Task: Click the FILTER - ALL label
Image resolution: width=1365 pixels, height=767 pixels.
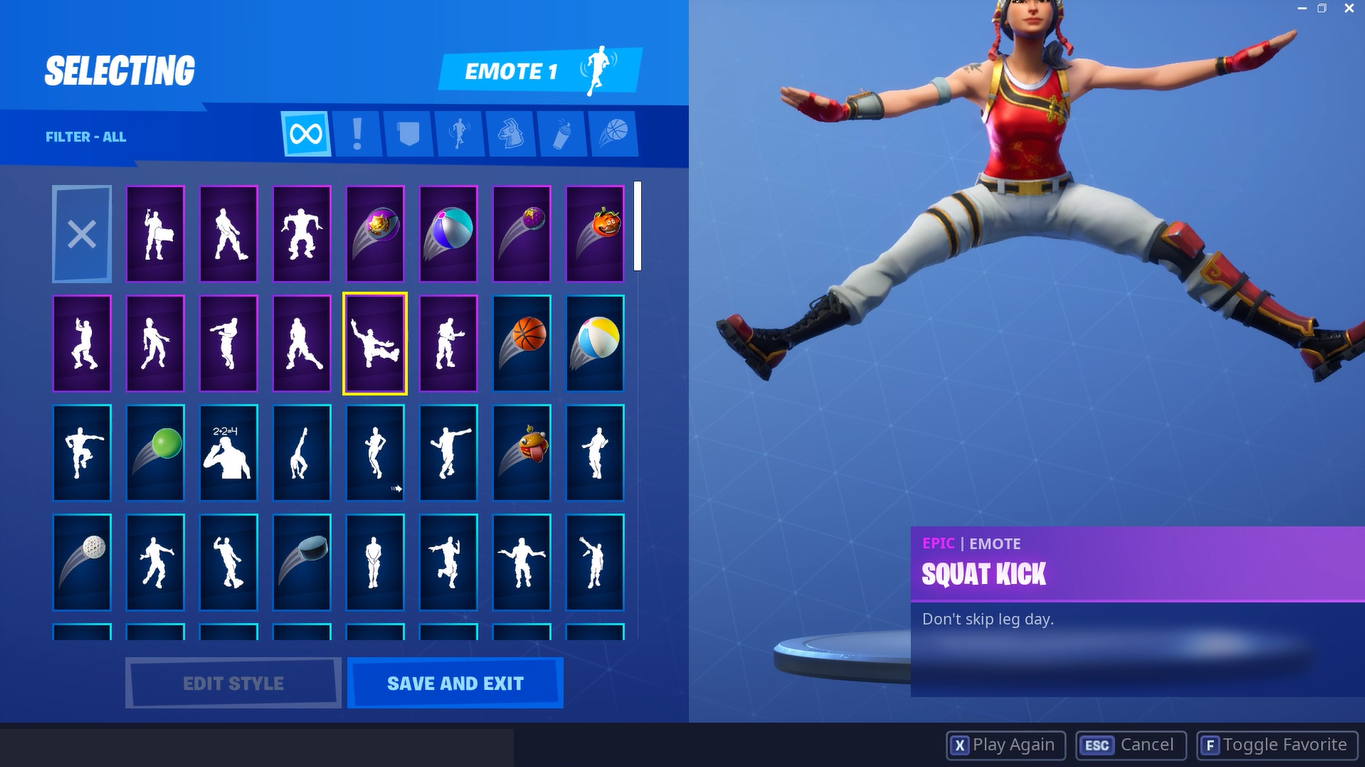Action: click(86, 136)
